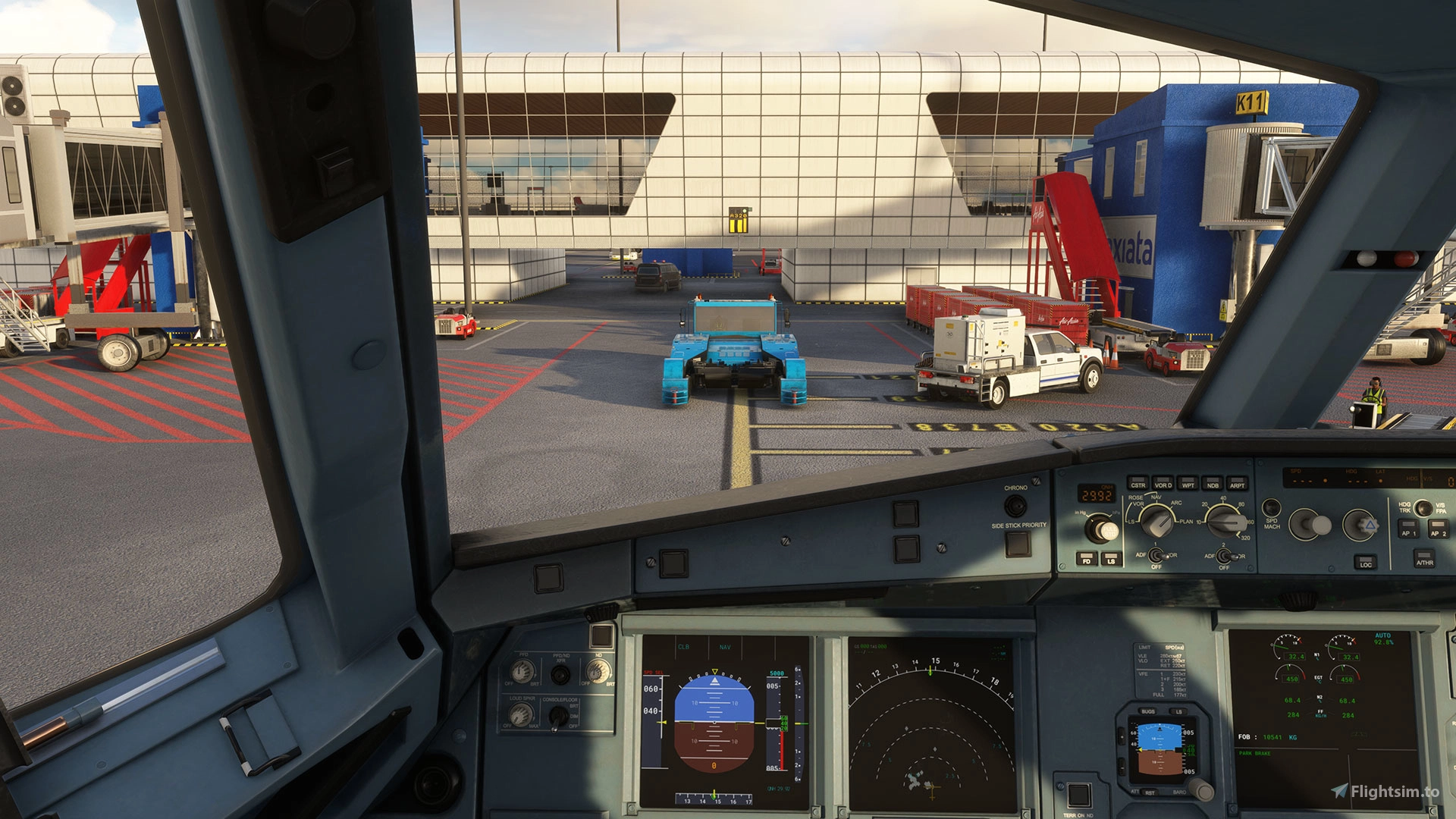
Task: Toggle the CSTR button on the EFIS panel
Action: [1137, 483]
